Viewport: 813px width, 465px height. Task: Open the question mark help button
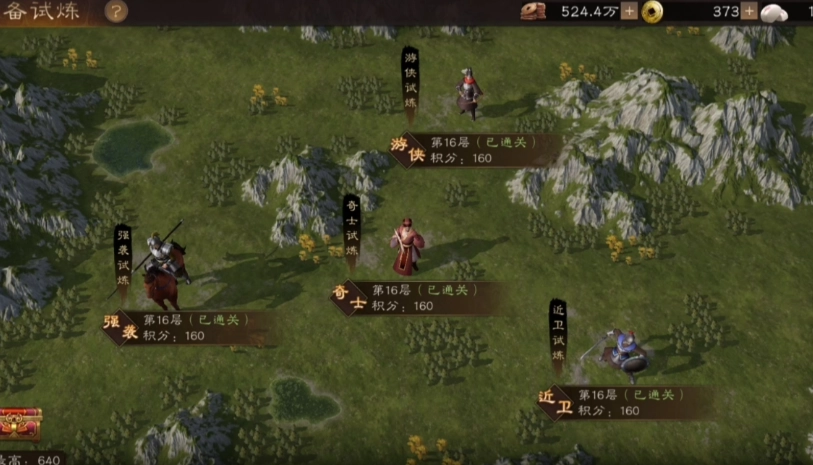pos(116,12)
